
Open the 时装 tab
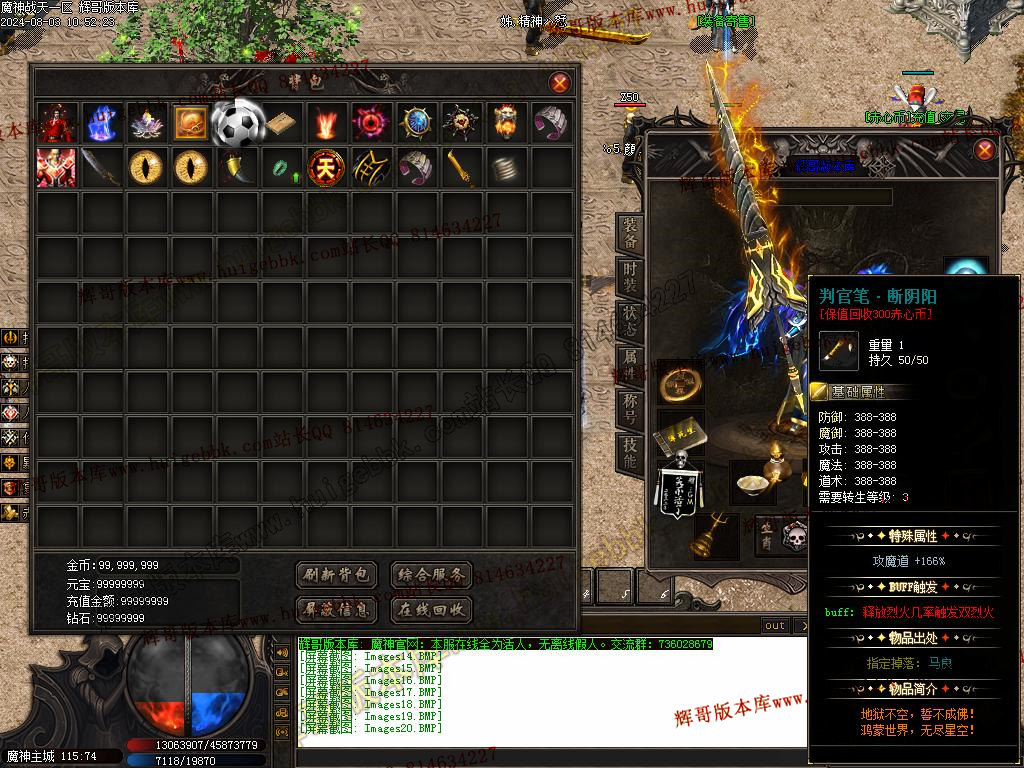[x=630, y=278]
